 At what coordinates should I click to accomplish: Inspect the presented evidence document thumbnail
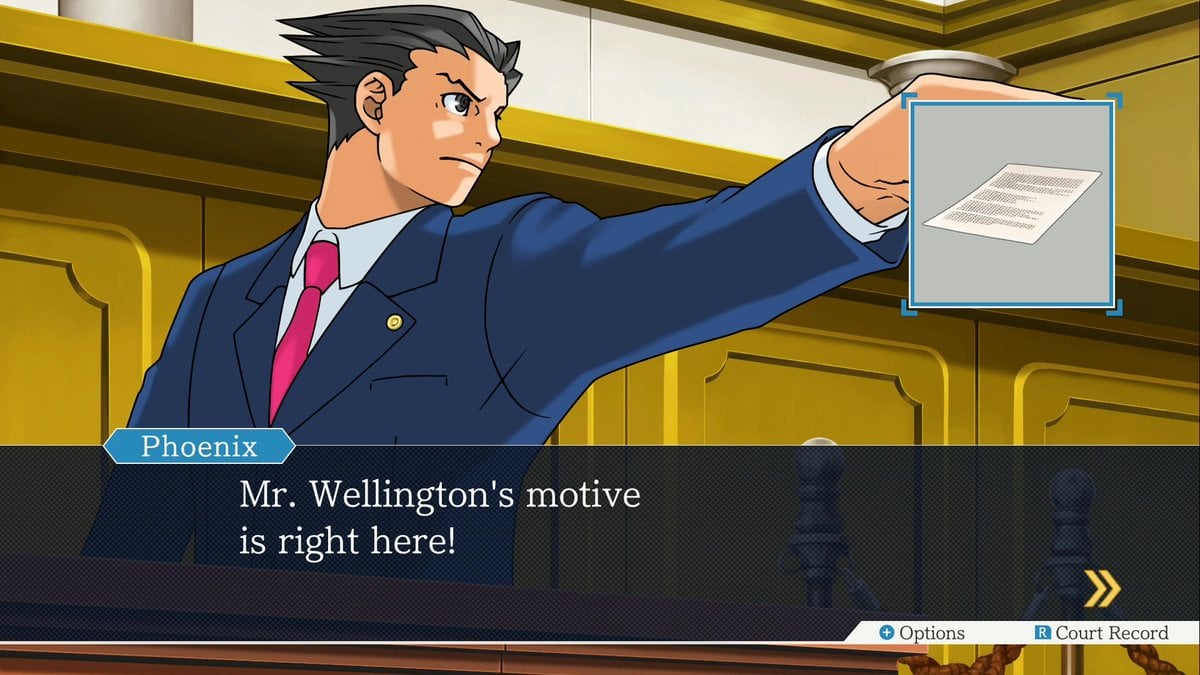coord(1011,203)
